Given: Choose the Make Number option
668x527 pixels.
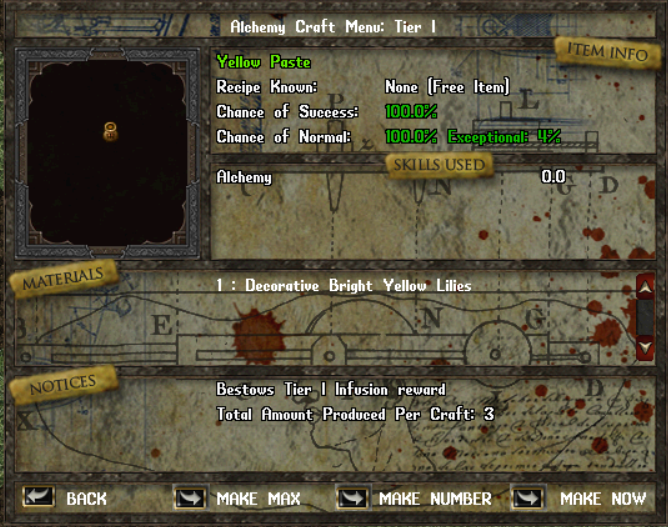Looking at the screenshot, I should [x=354, y=497].
